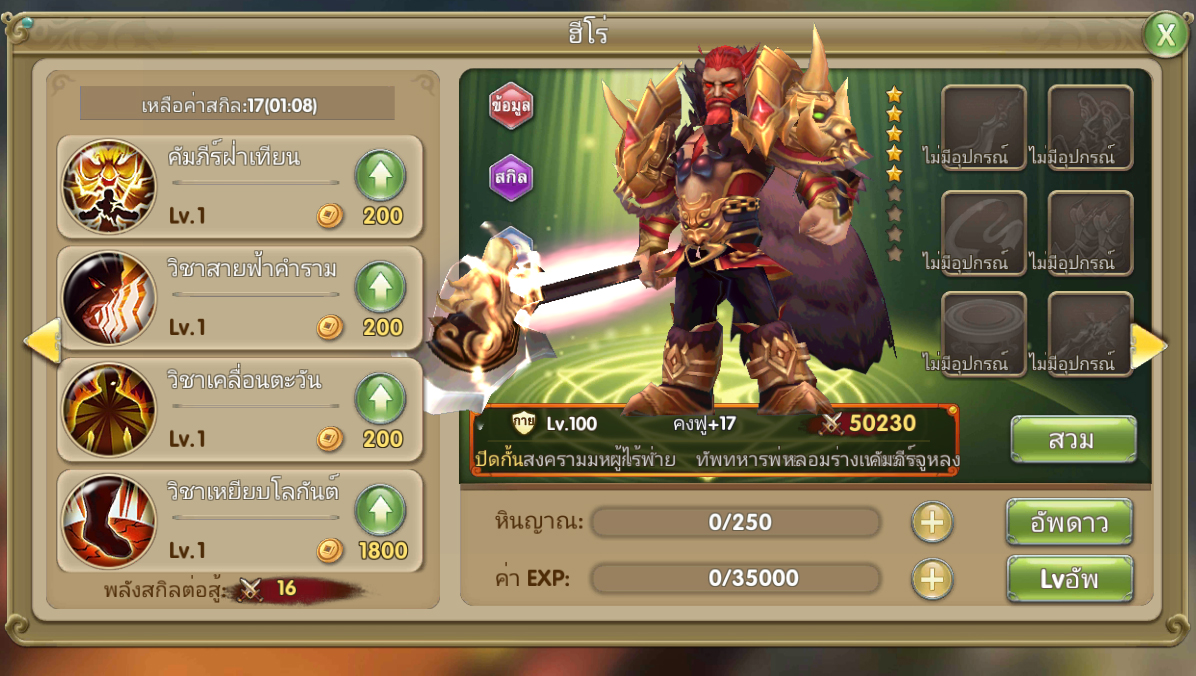Add experience with the EXP plus button

pyautogui.click(x=932, y=579)
